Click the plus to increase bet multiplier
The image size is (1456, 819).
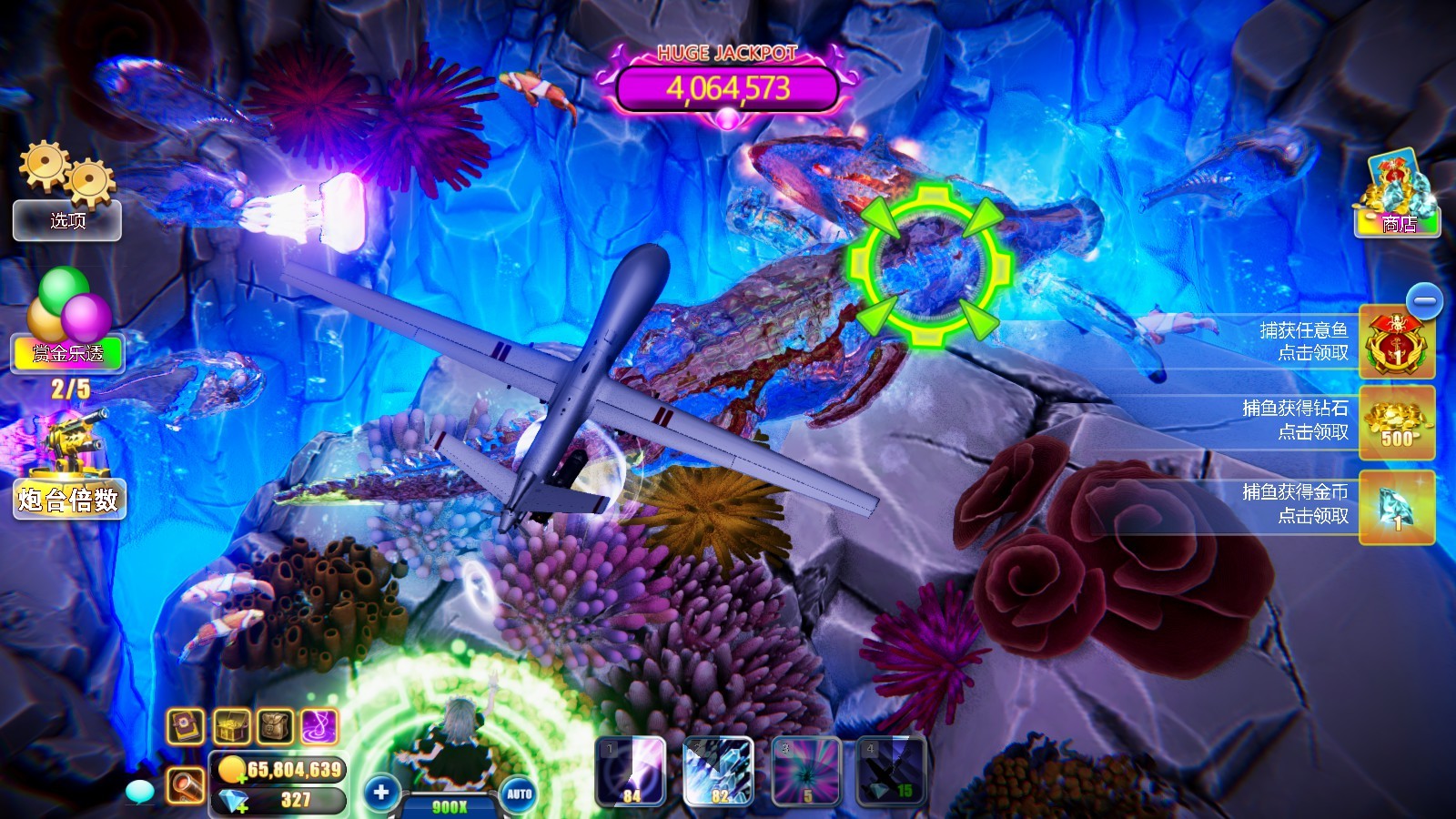pyautogui.click(x=379, y=791)
